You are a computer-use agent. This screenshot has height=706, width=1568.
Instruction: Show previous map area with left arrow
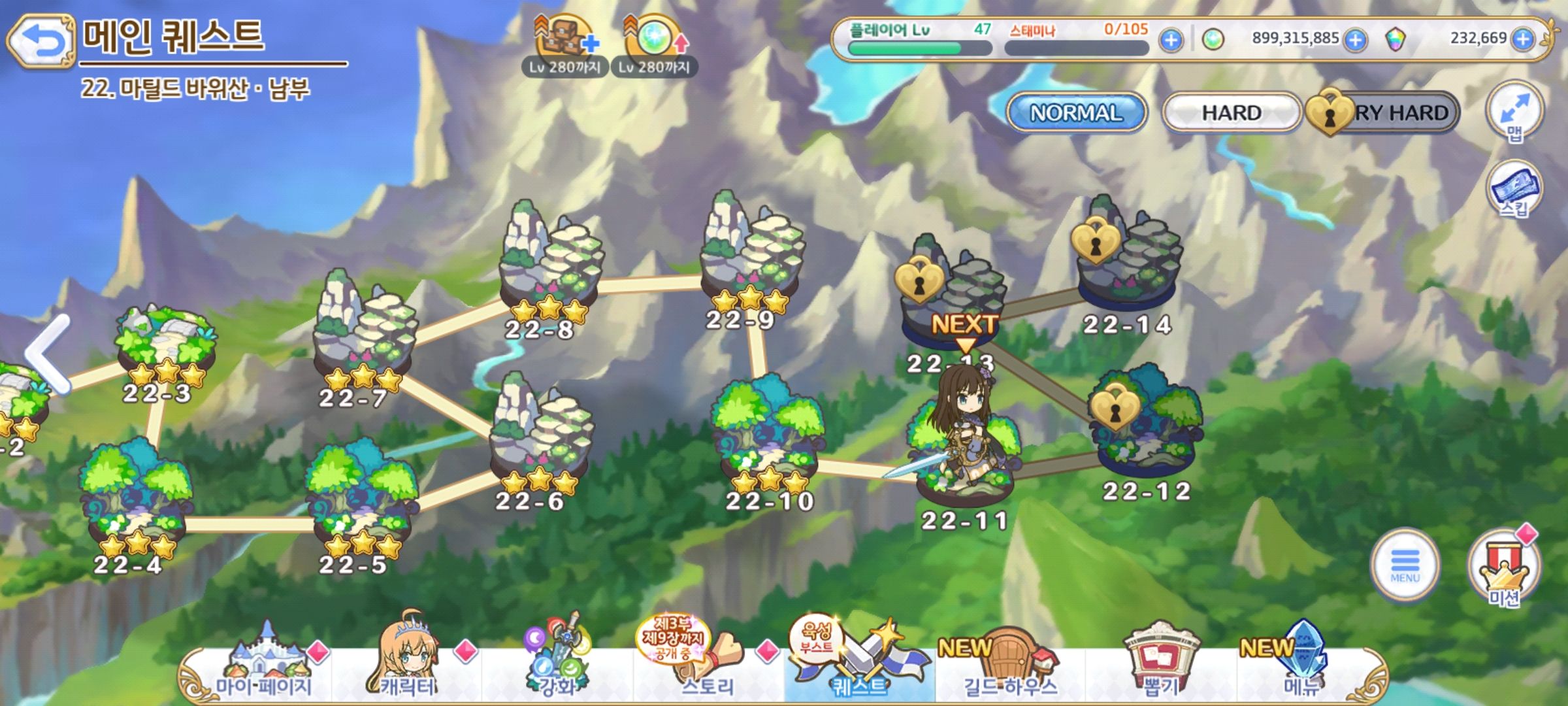(47, 354)
